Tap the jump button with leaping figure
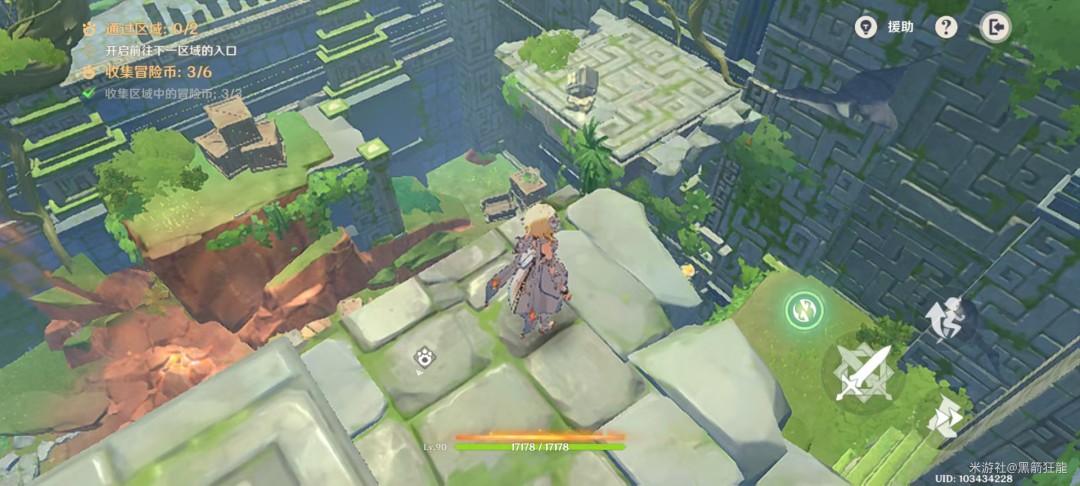 [948, 321]
